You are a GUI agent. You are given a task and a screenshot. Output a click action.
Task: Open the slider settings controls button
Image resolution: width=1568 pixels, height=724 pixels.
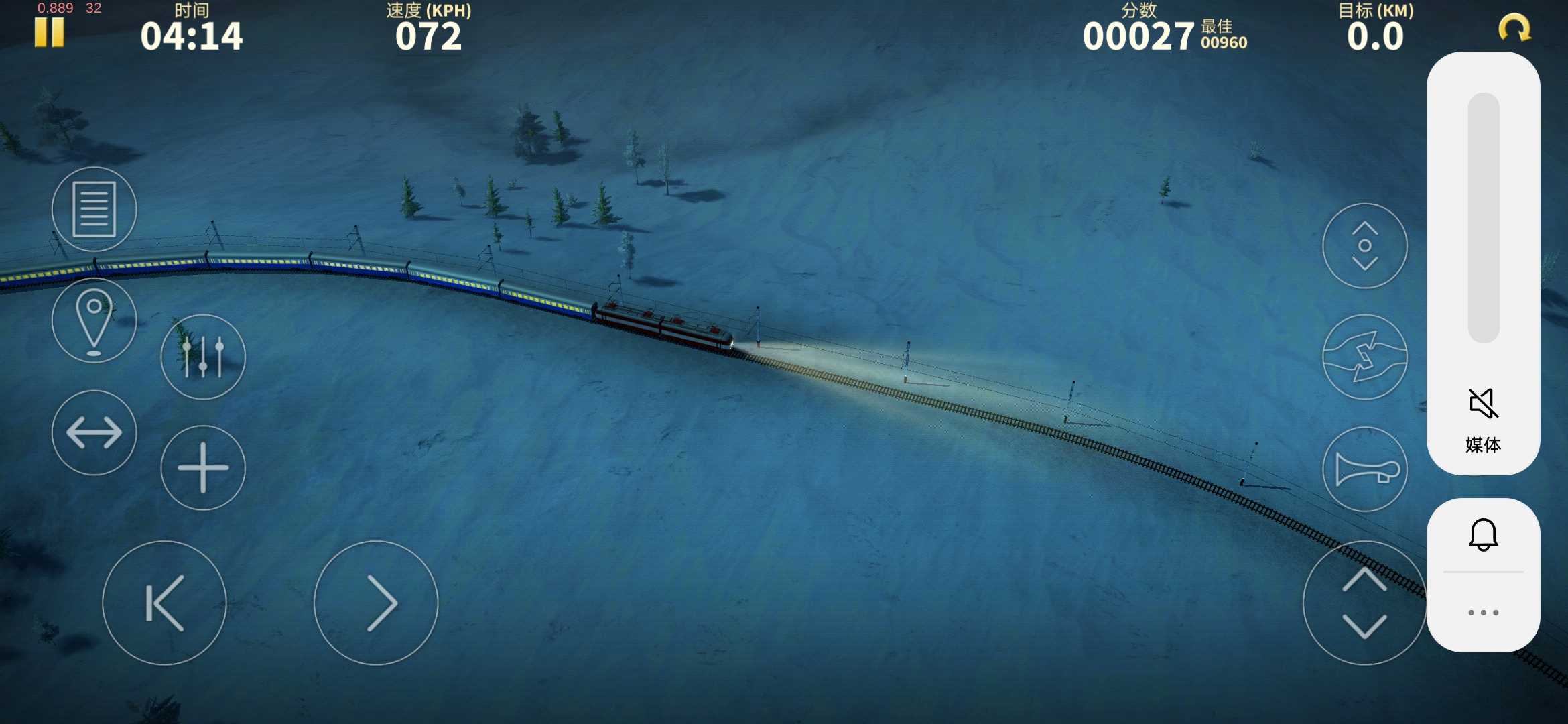pyautogui.click(x=203, y=357)
